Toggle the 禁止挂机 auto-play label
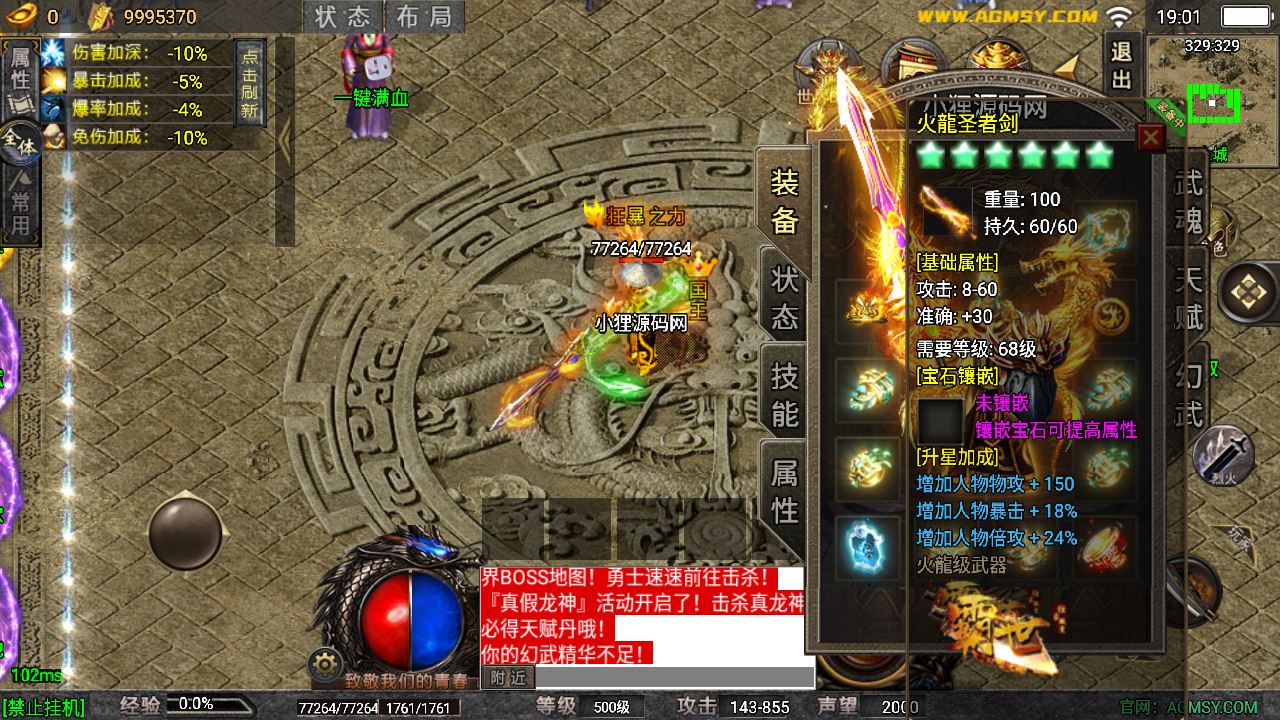This screenshot has height=720, width=1280. coord(44,707)
